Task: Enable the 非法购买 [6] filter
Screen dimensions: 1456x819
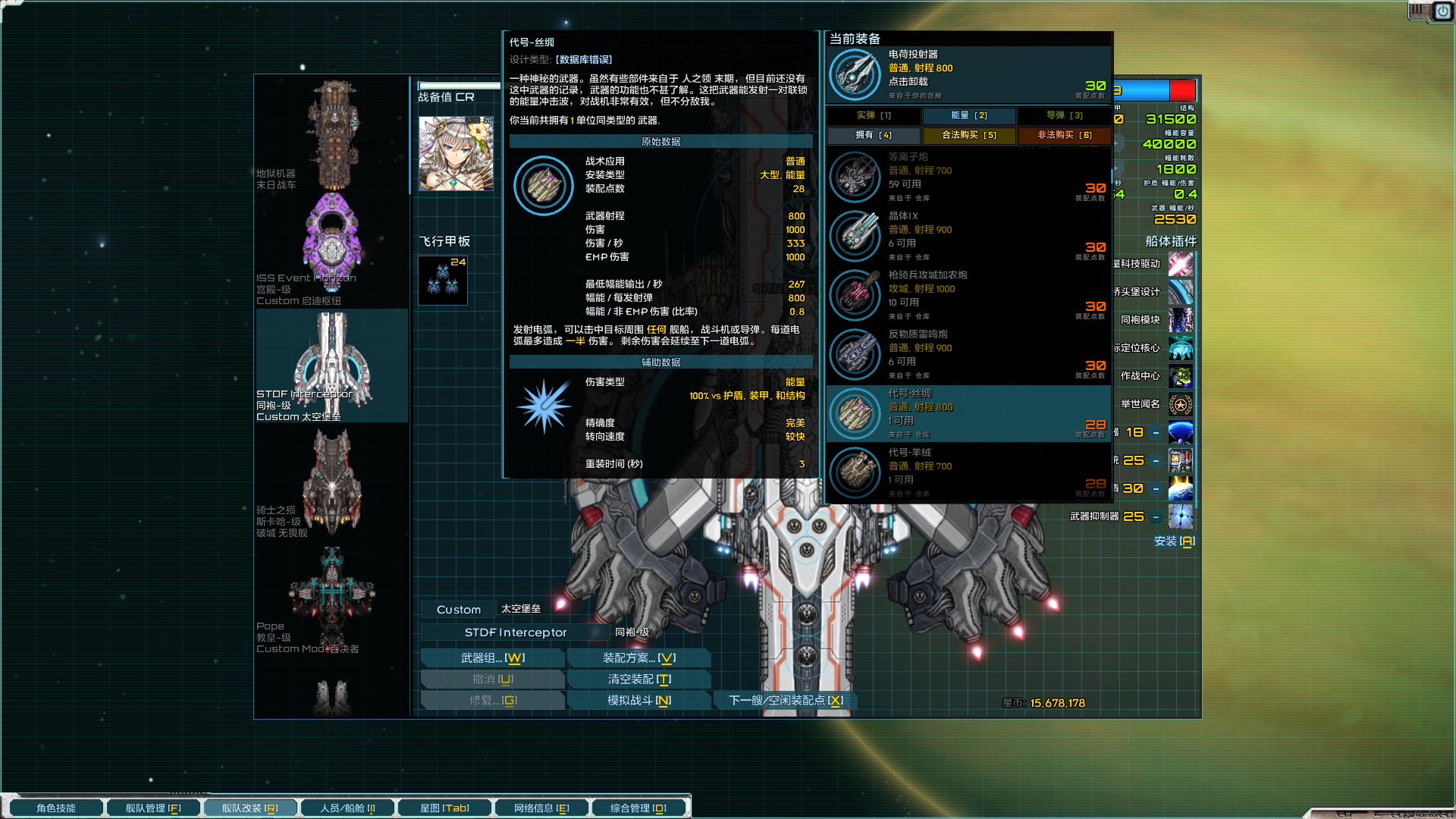Action: (x=1065, y=136)
